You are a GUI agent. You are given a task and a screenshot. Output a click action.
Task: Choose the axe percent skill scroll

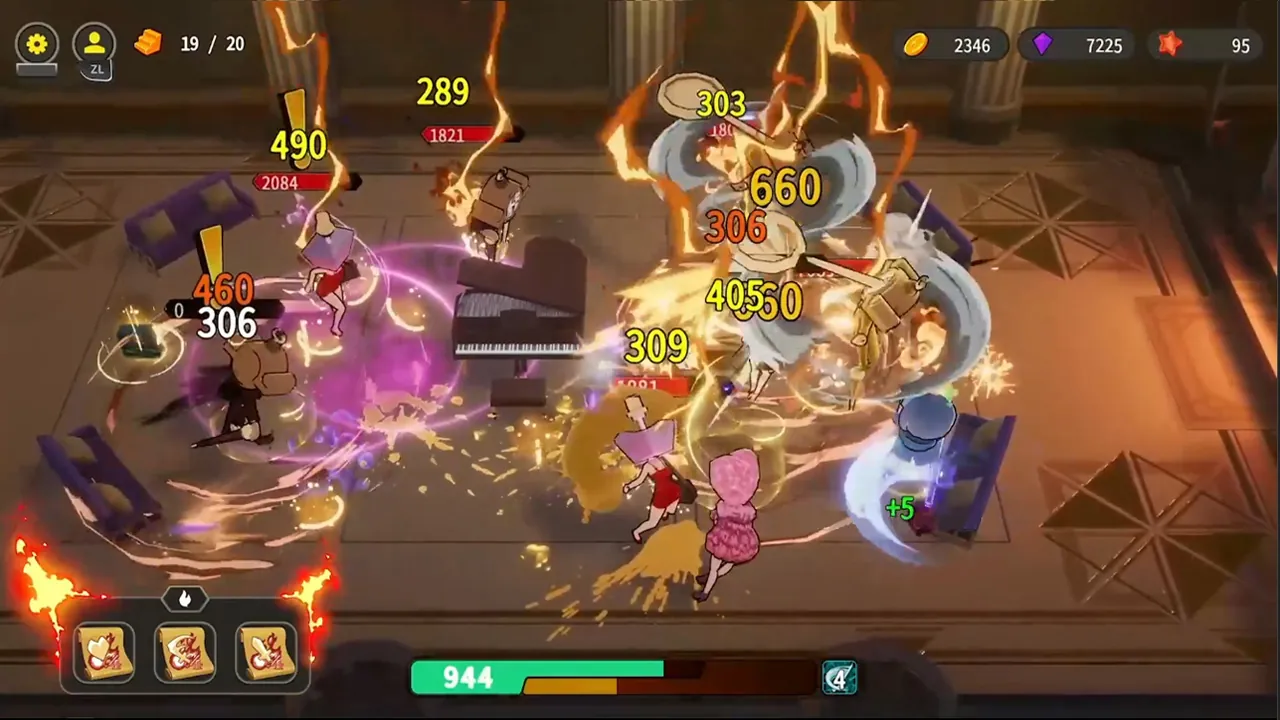tap(184, 652)
